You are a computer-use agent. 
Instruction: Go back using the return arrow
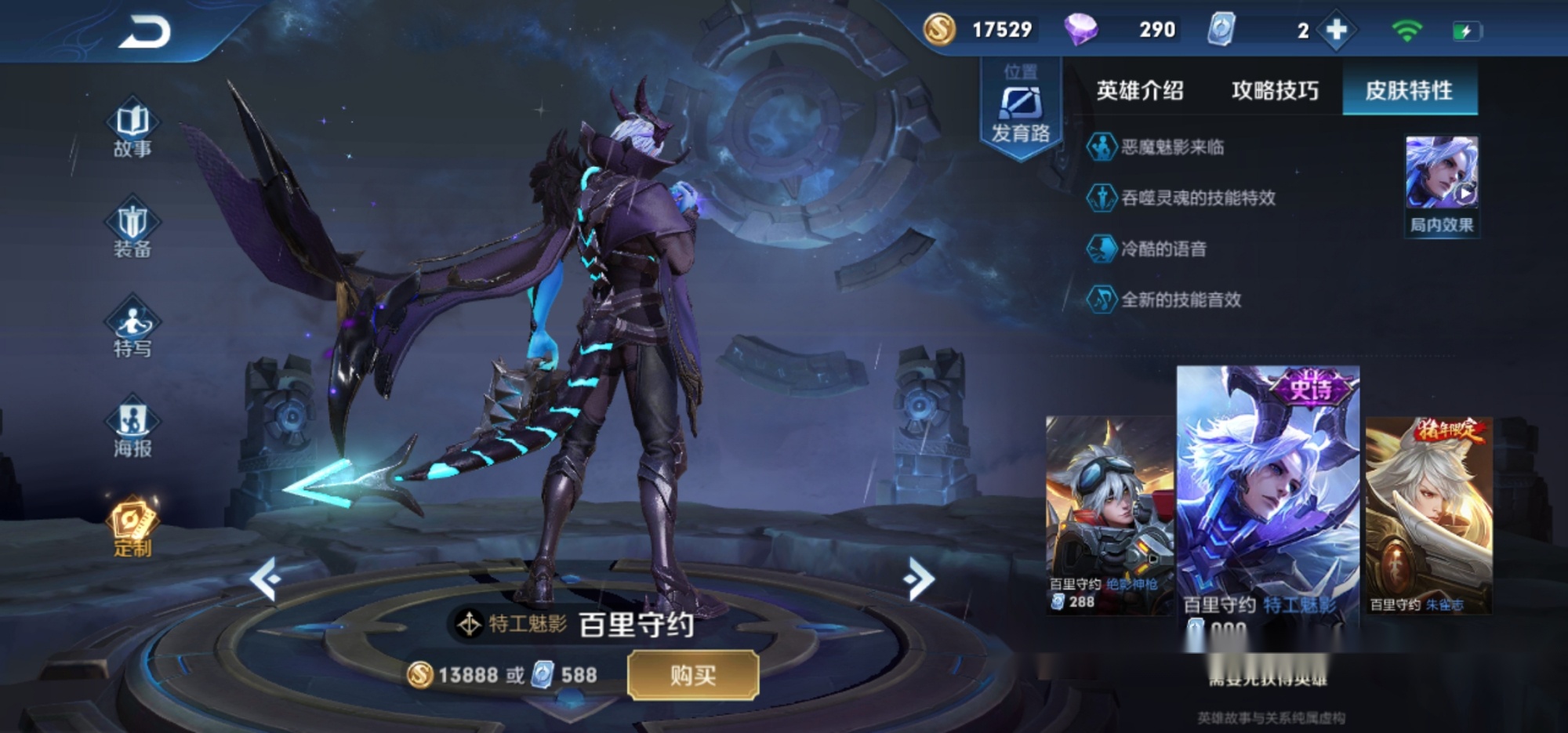click(x=145, y=33)
